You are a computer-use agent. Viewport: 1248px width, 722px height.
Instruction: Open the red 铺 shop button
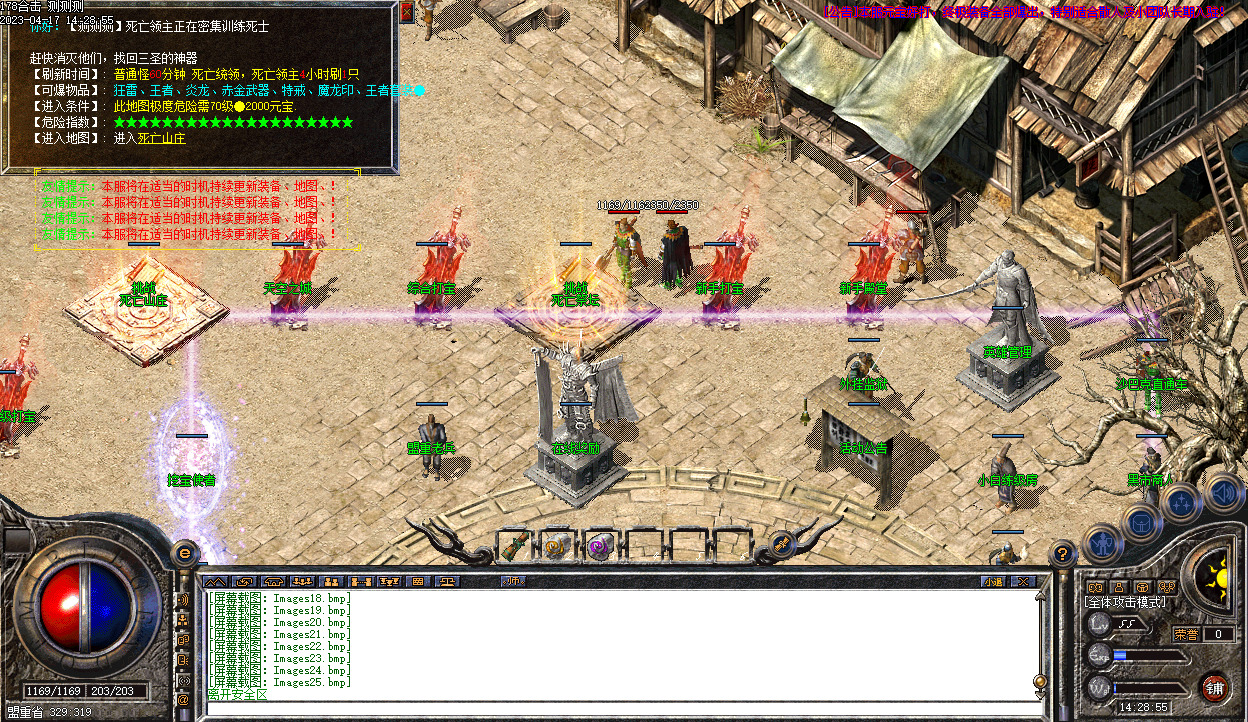tap(1214, 688)
